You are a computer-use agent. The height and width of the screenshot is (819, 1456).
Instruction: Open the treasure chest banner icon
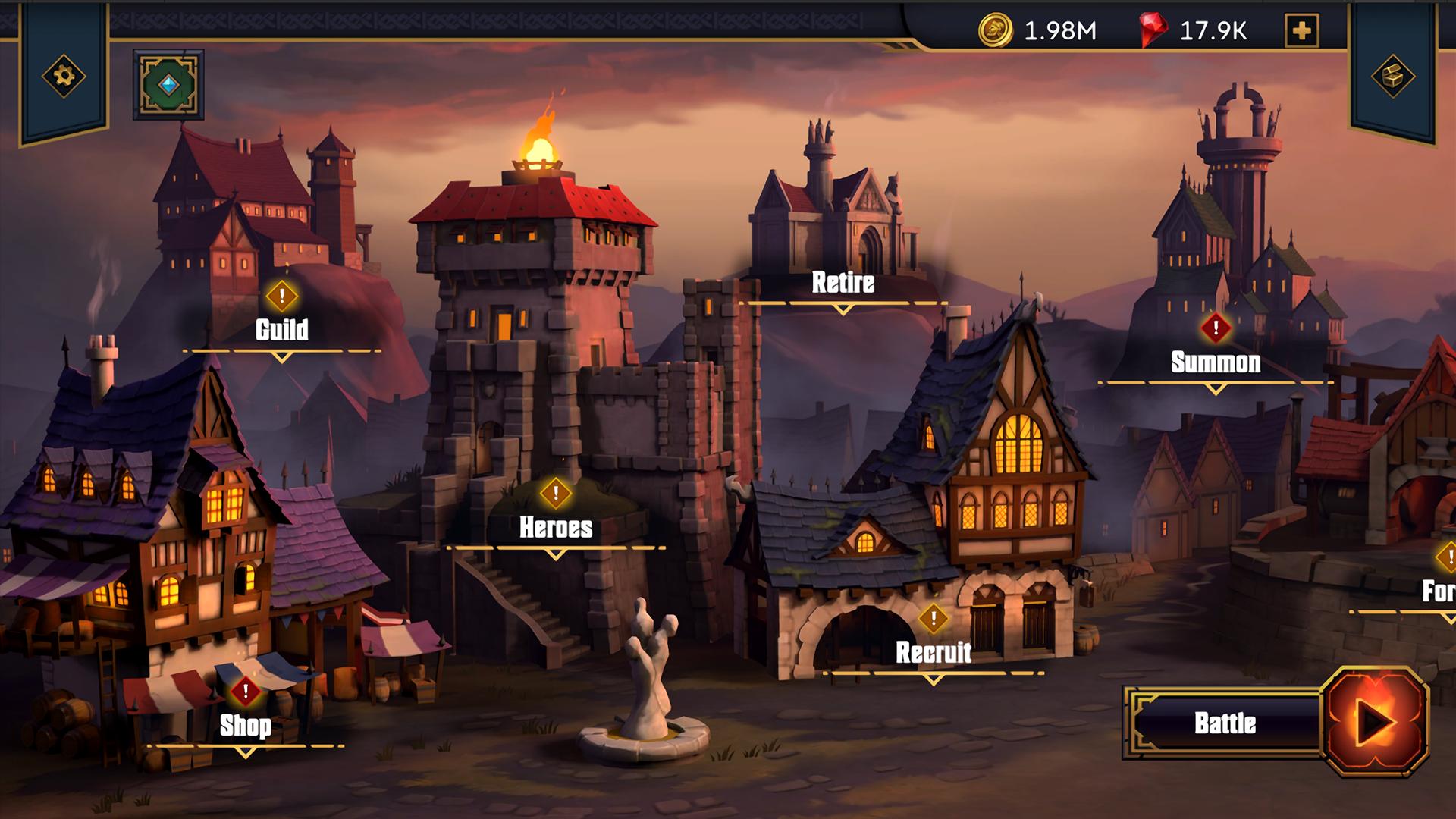[x=1392, y=76]
